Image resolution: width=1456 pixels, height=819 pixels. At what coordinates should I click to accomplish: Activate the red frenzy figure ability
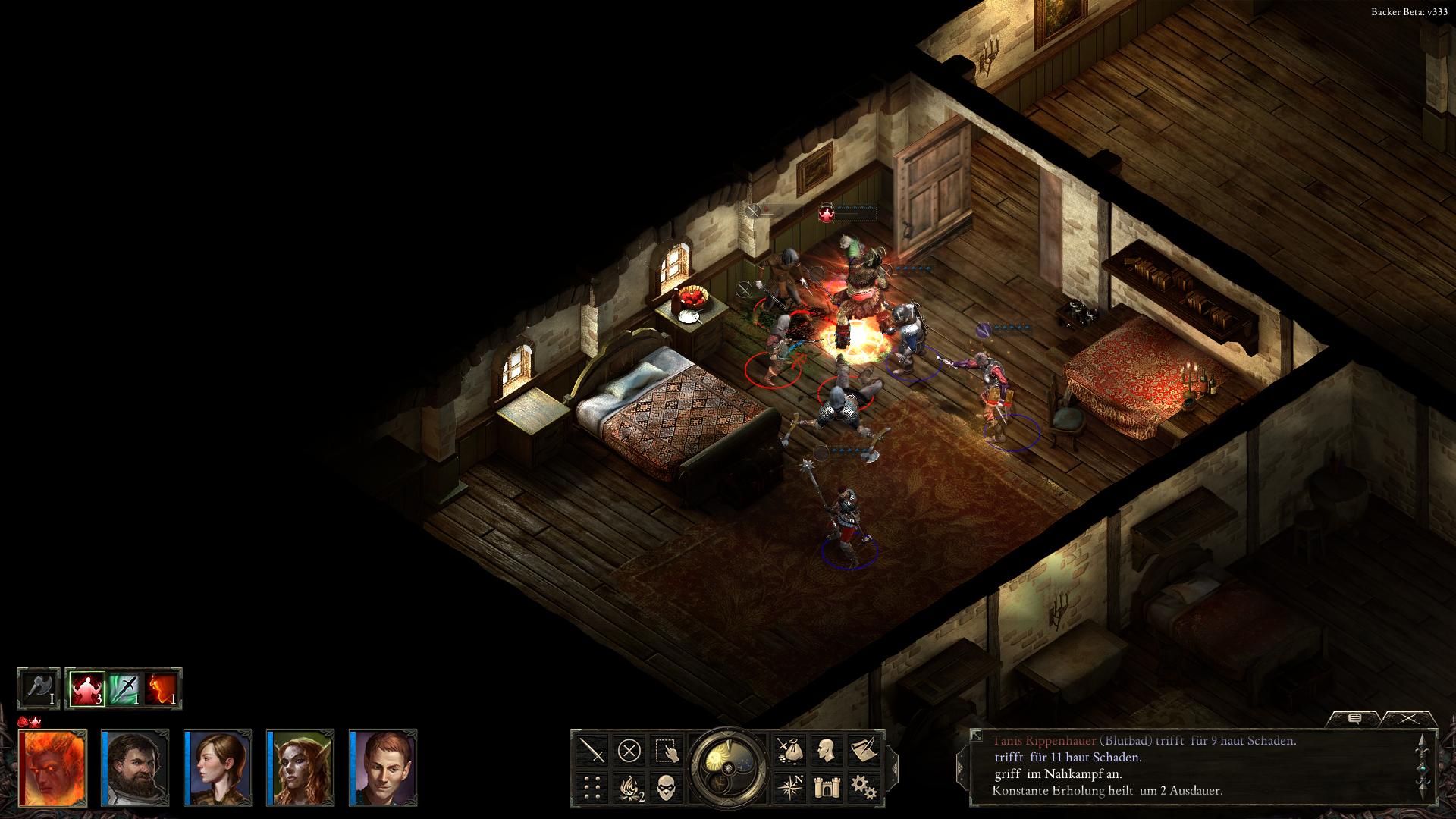pyautogui.click(x=87, y=689)
